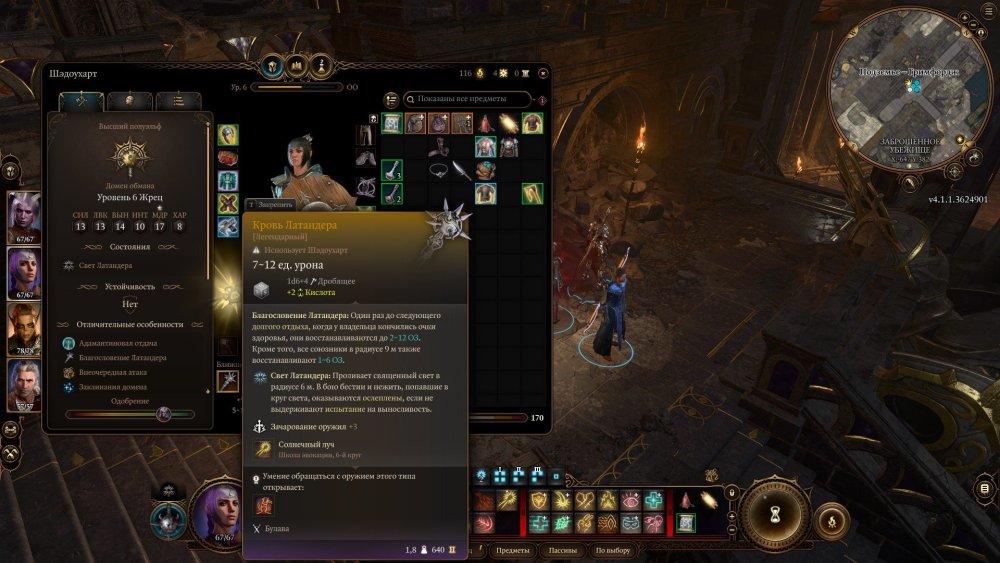Close the character sheet panel
Screen dimensions: 1000x563
(542, 73)
